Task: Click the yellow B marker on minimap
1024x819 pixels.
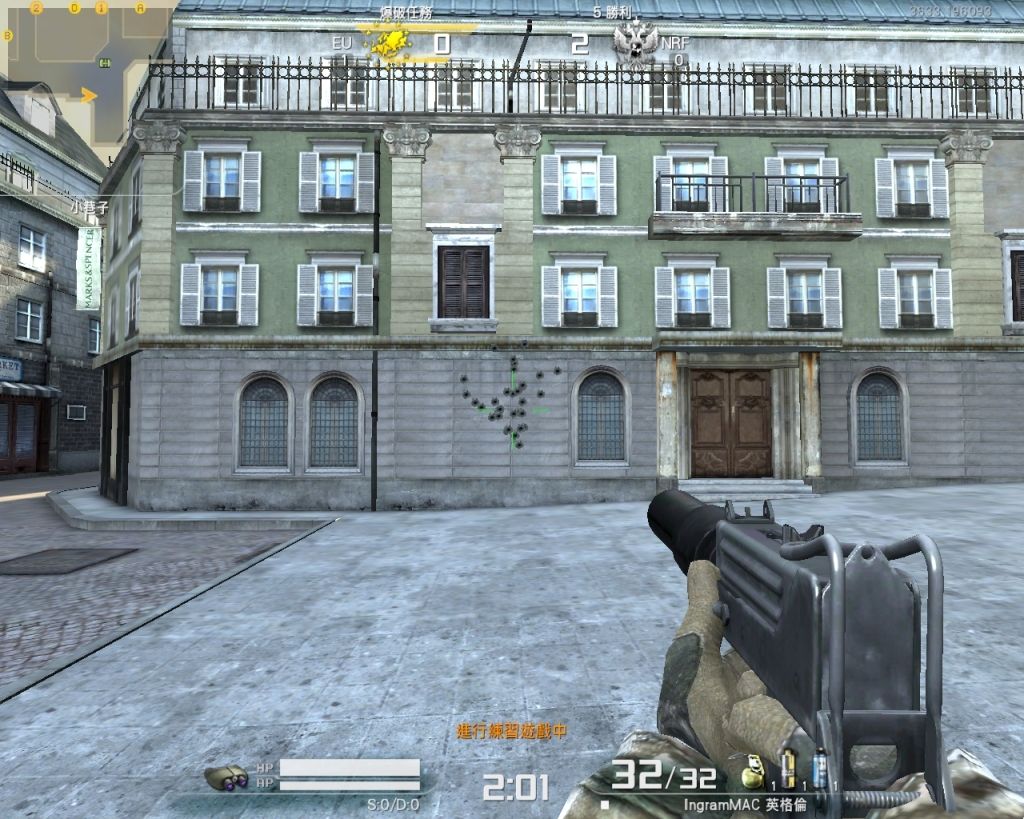Action: (x=9, y=35)
